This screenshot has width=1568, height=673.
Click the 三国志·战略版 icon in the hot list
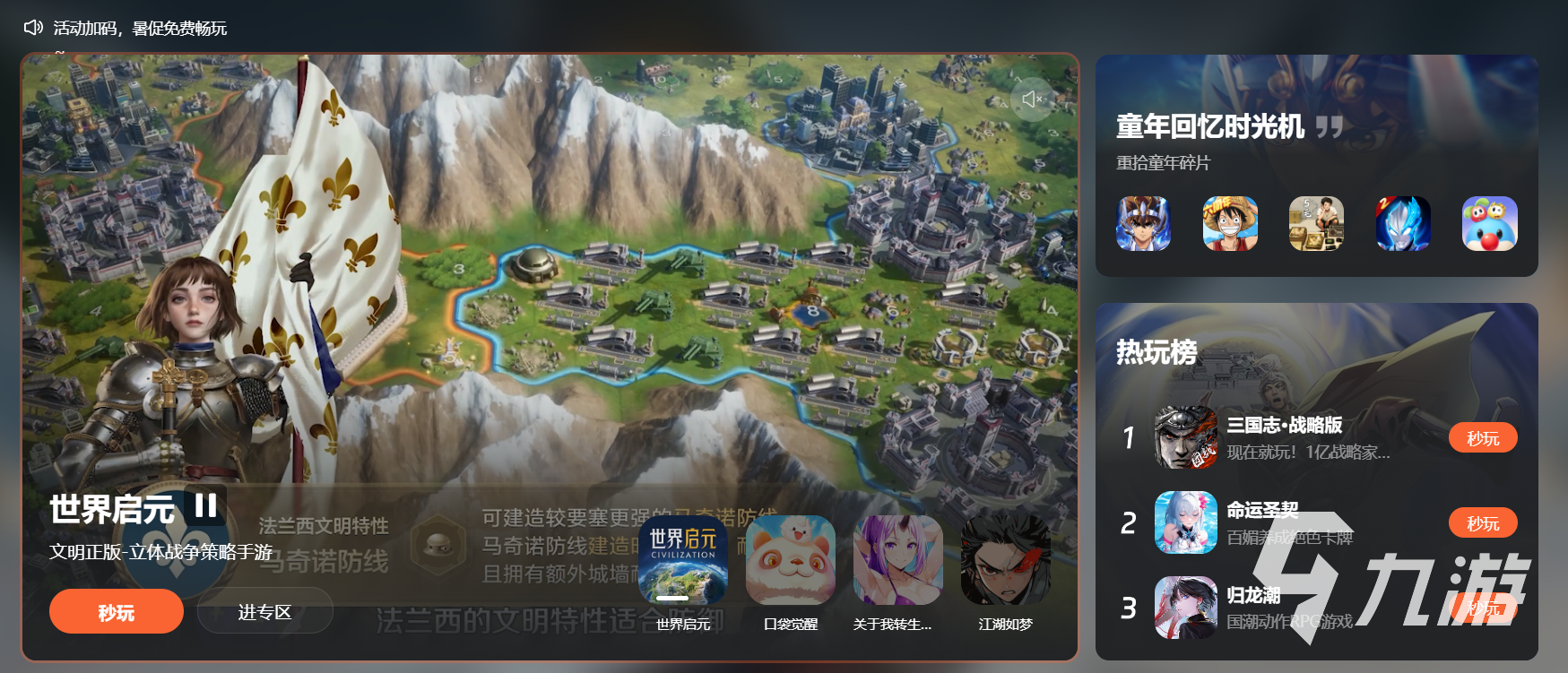tap(1185, 437)
